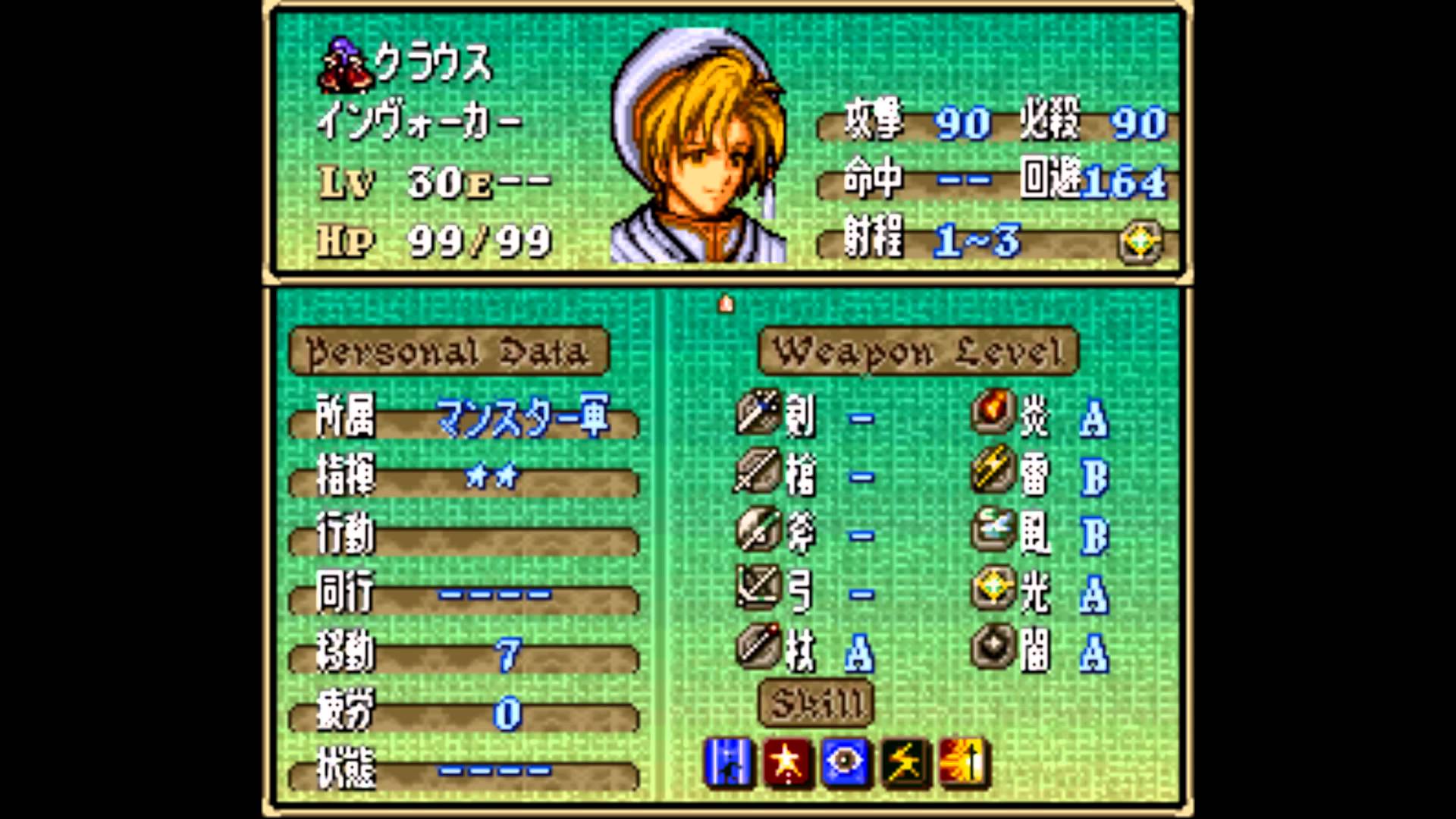Open the Personal Data panel header
The width and height of the screenshot is (1456, 819).
449,353
